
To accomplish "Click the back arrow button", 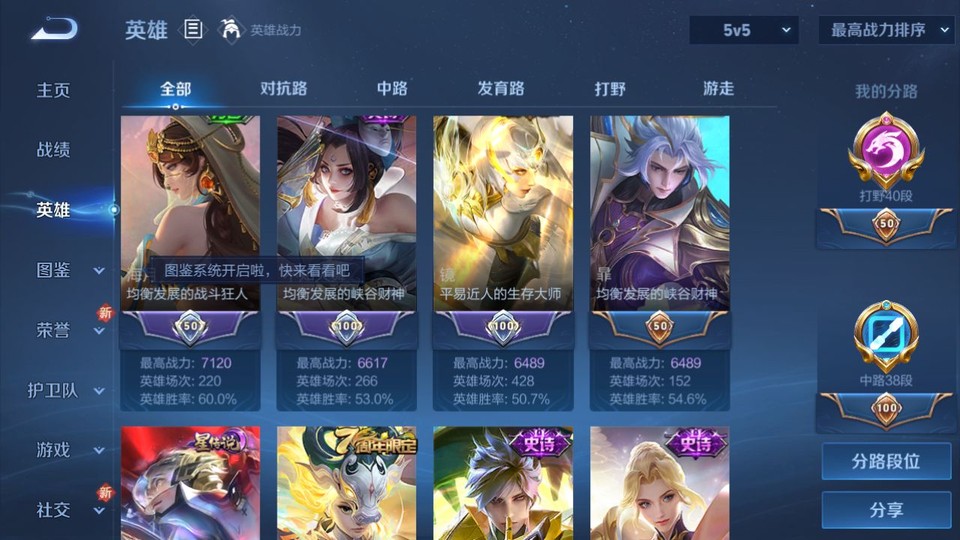I will pyautogui.click(x=54, y=29).
